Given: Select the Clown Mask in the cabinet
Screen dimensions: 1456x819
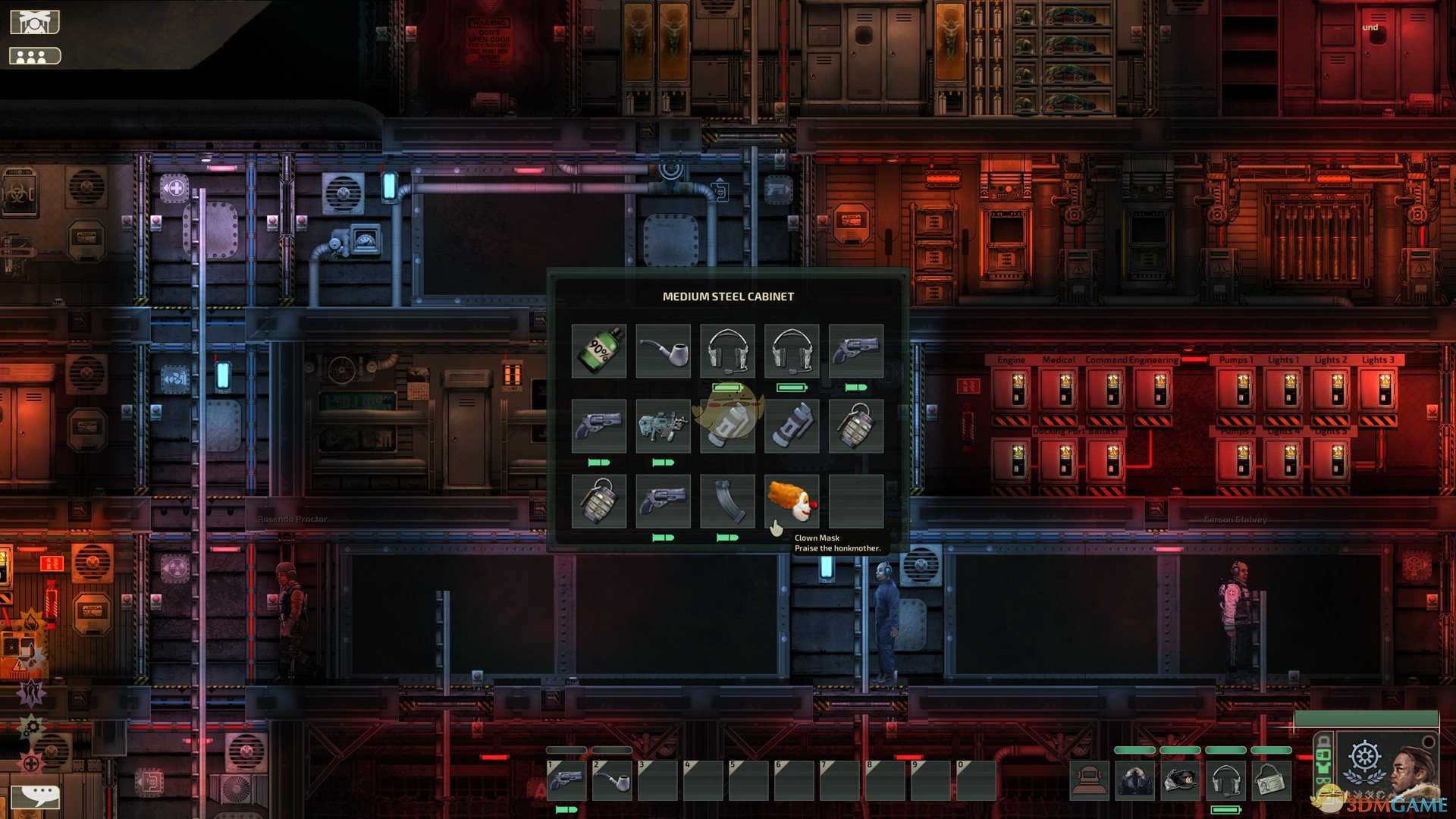Looking at the screenshot, I should point(791,500).
